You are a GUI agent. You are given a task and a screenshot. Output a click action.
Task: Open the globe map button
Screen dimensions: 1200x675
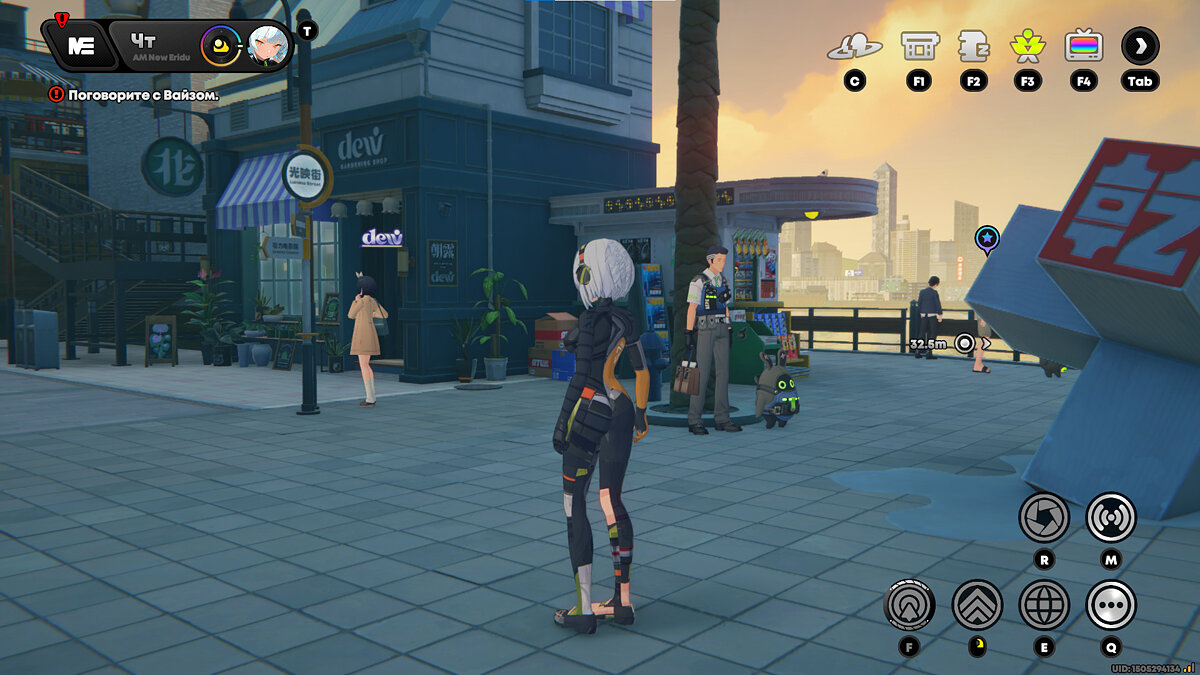point(1044,604)
